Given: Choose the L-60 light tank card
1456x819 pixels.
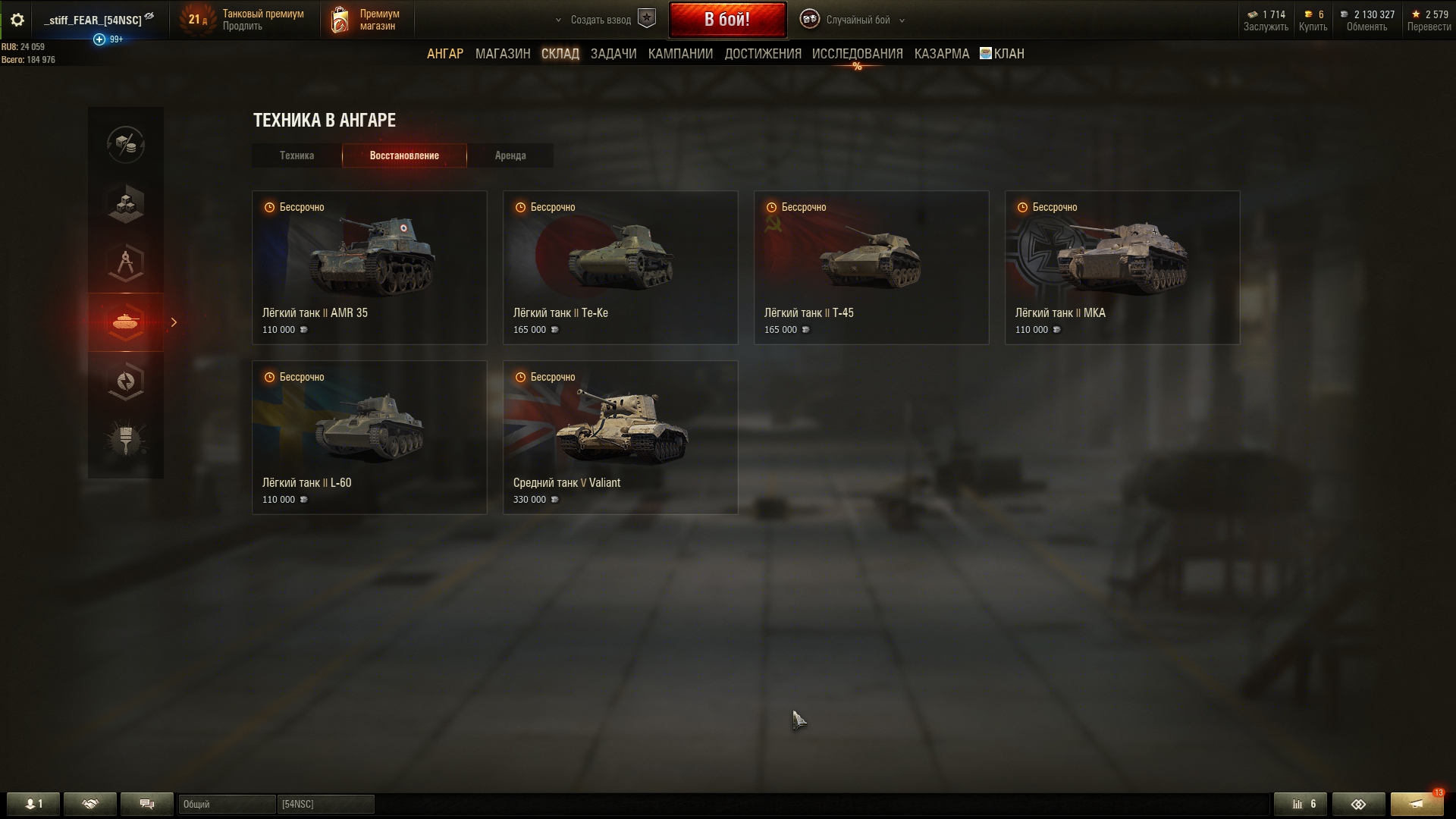Looking at the screenshot, I should [369, 438].
